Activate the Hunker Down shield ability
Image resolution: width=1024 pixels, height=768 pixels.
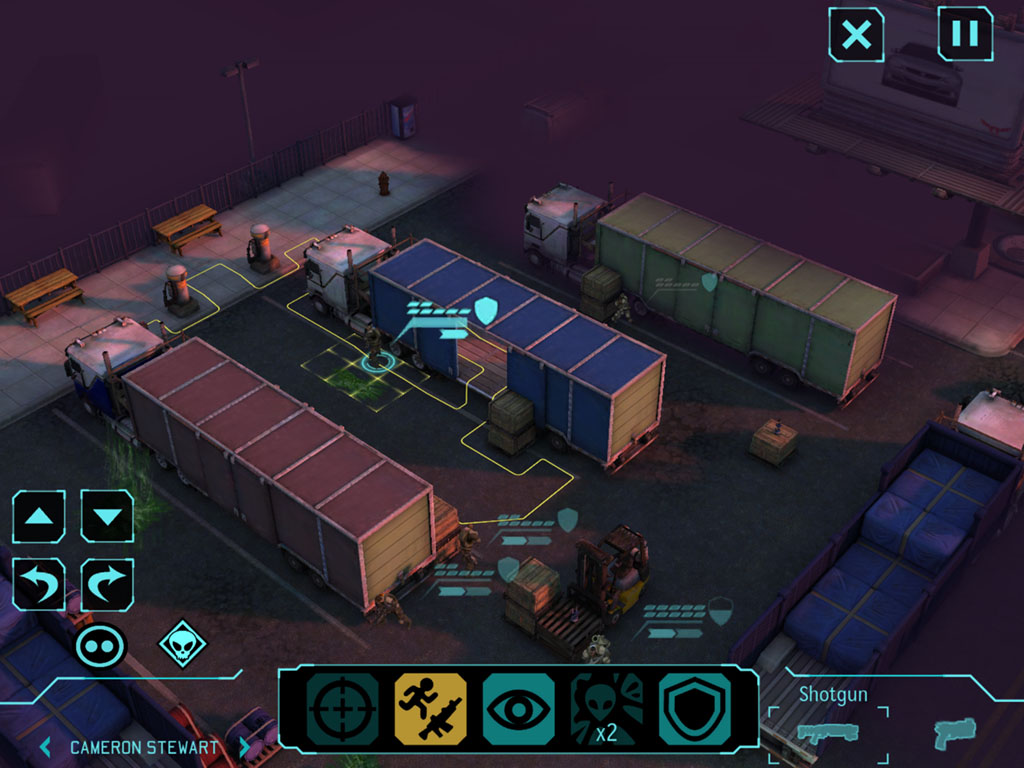pos(694,709)
